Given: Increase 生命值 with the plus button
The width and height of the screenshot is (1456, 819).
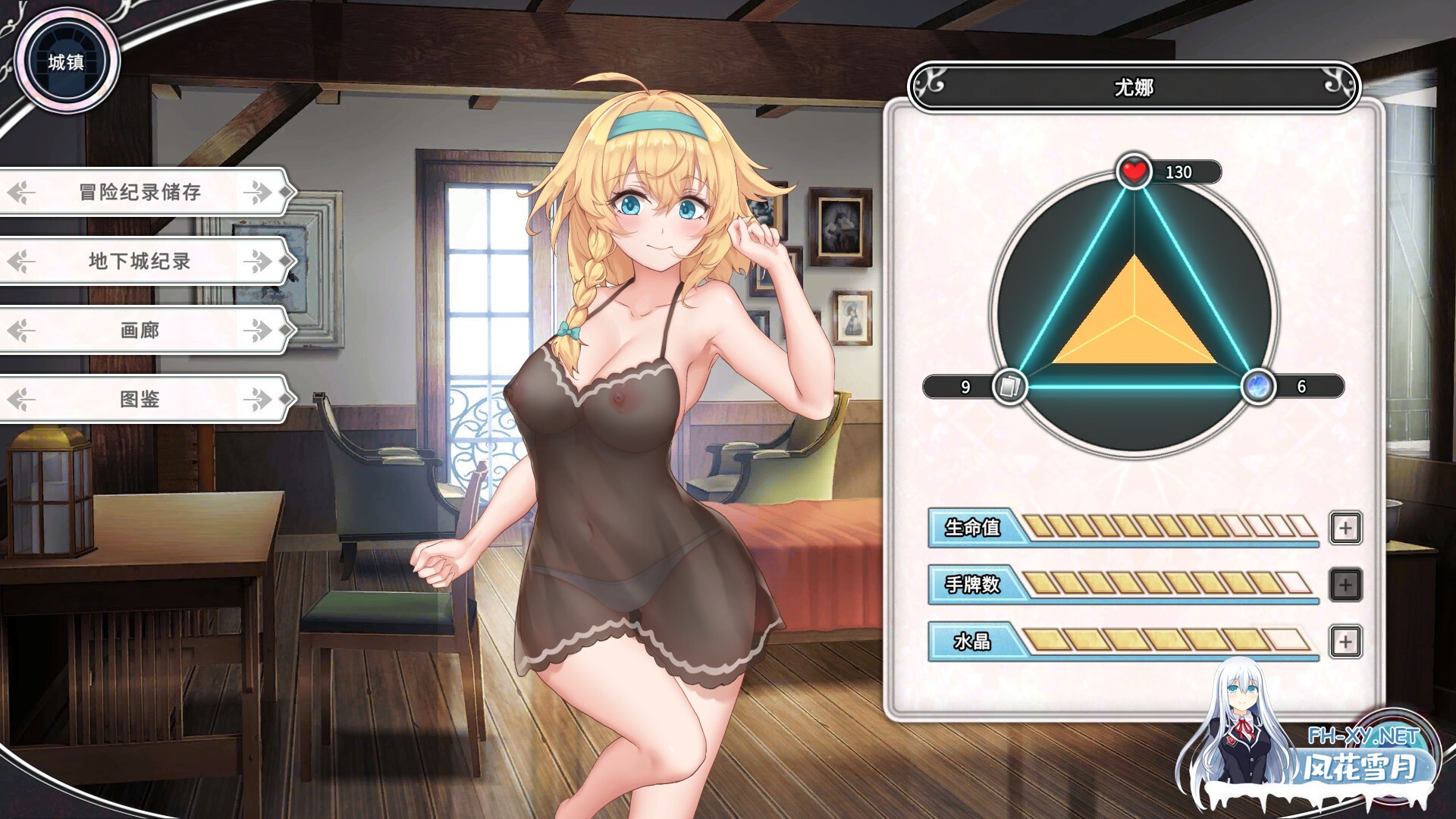Looking at the screenshot, I should coord(1345,528).
